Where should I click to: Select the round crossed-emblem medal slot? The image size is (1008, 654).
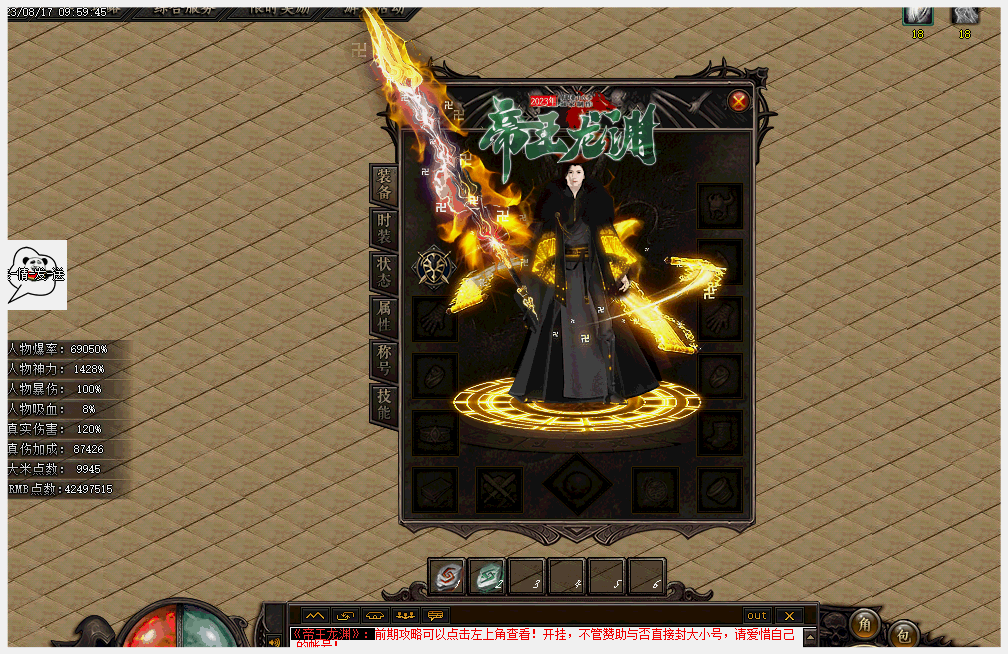[x=436, y=267]
